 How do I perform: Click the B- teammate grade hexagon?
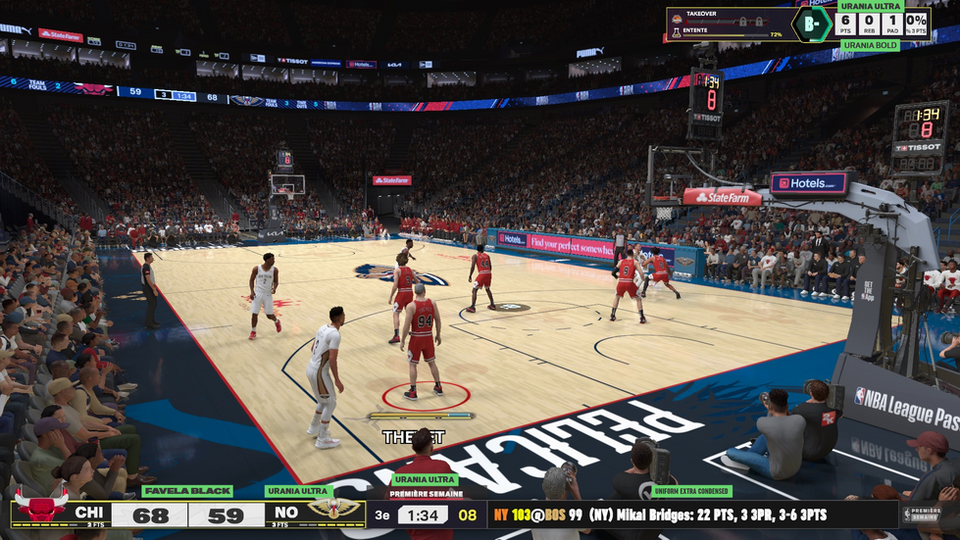[812, 23]
